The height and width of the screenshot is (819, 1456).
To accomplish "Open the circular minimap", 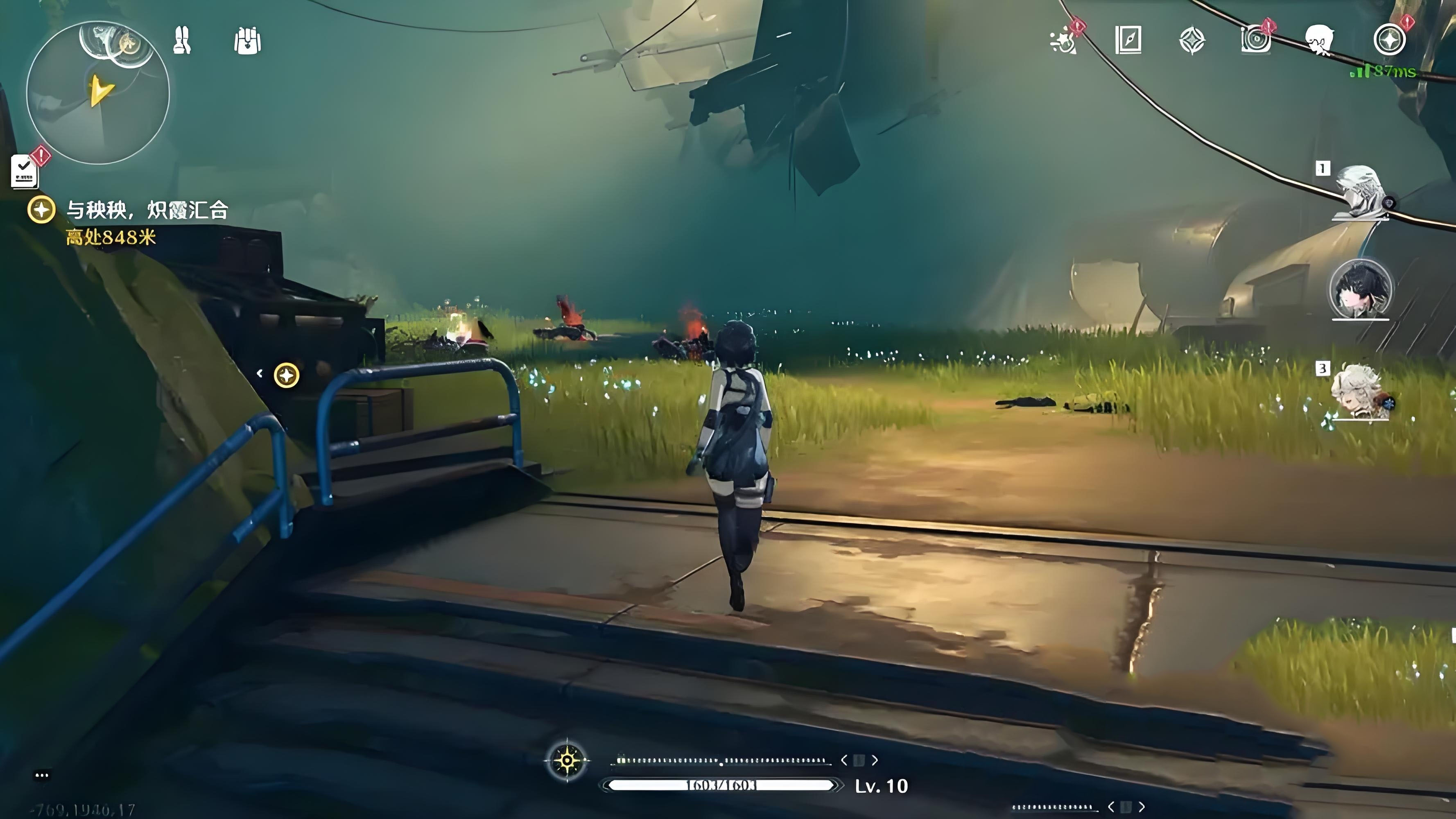I will (x=98, y=93).
